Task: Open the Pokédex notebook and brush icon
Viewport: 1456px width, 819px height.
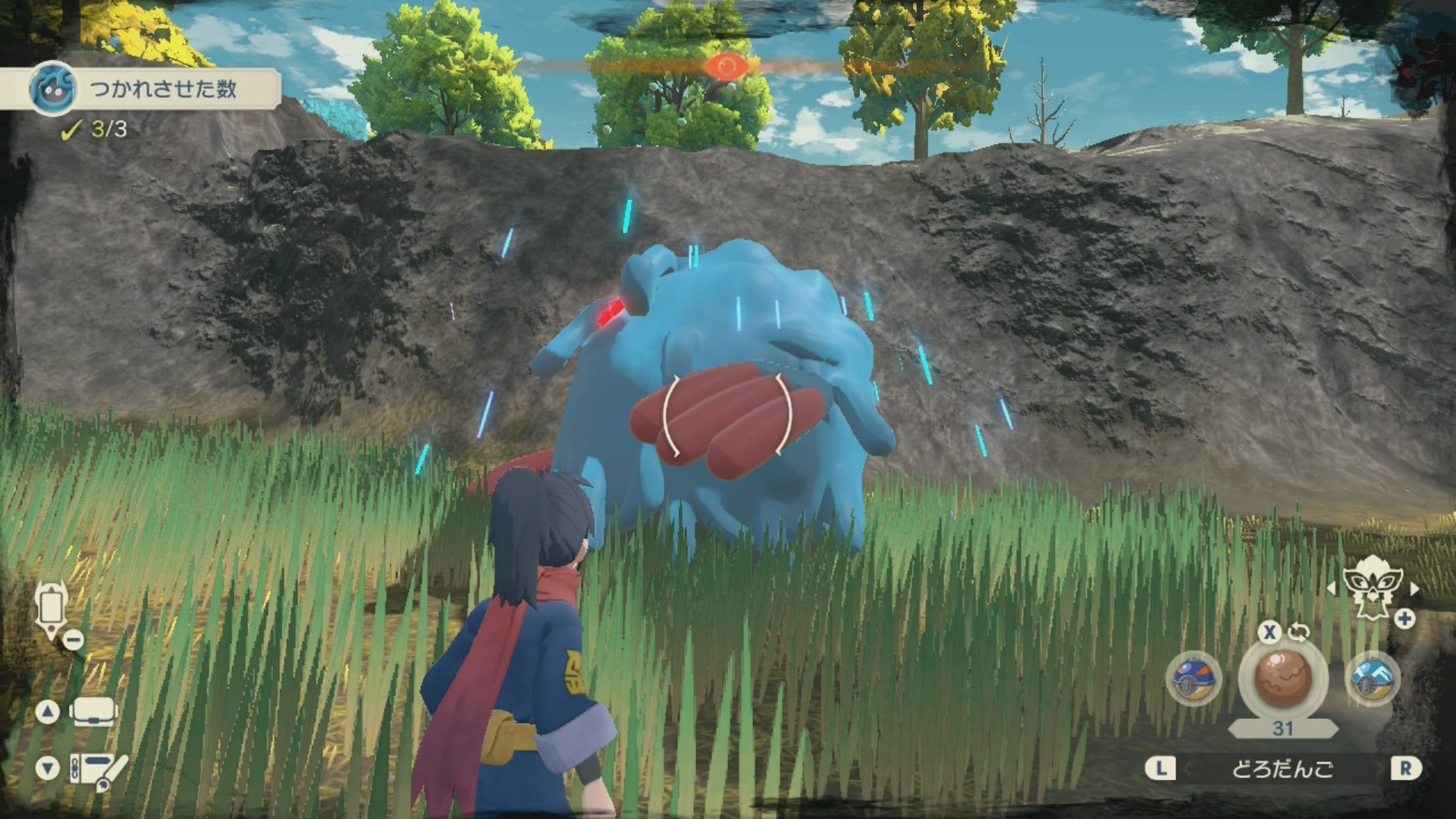Action: click(97, 769)
